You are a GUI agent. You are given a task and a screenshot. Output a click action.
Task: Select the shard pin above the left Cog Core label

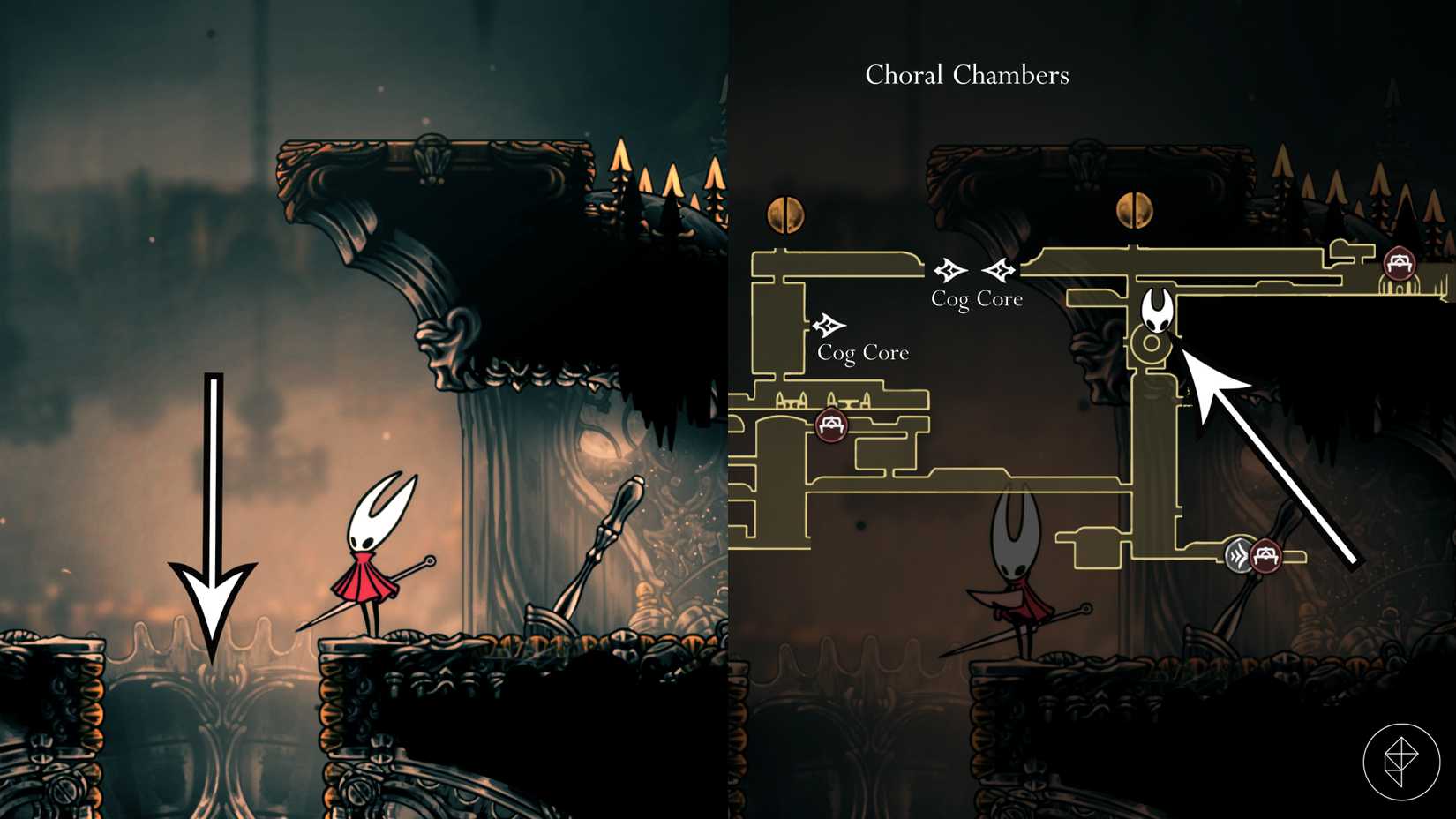(828, 325)
